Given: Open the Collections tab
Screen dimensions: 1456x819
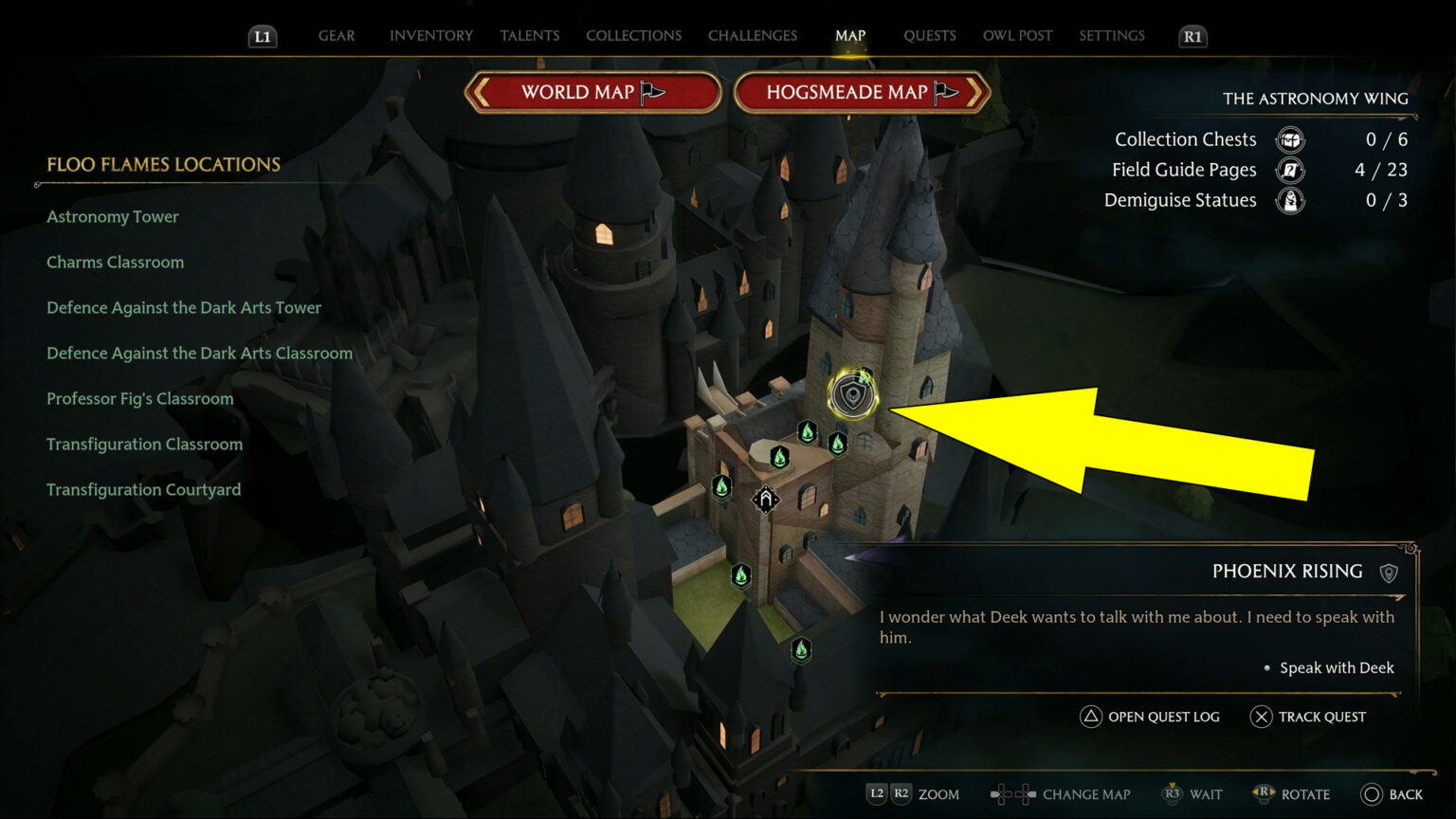Looking at the screenshot, I should tap(633, 35).
